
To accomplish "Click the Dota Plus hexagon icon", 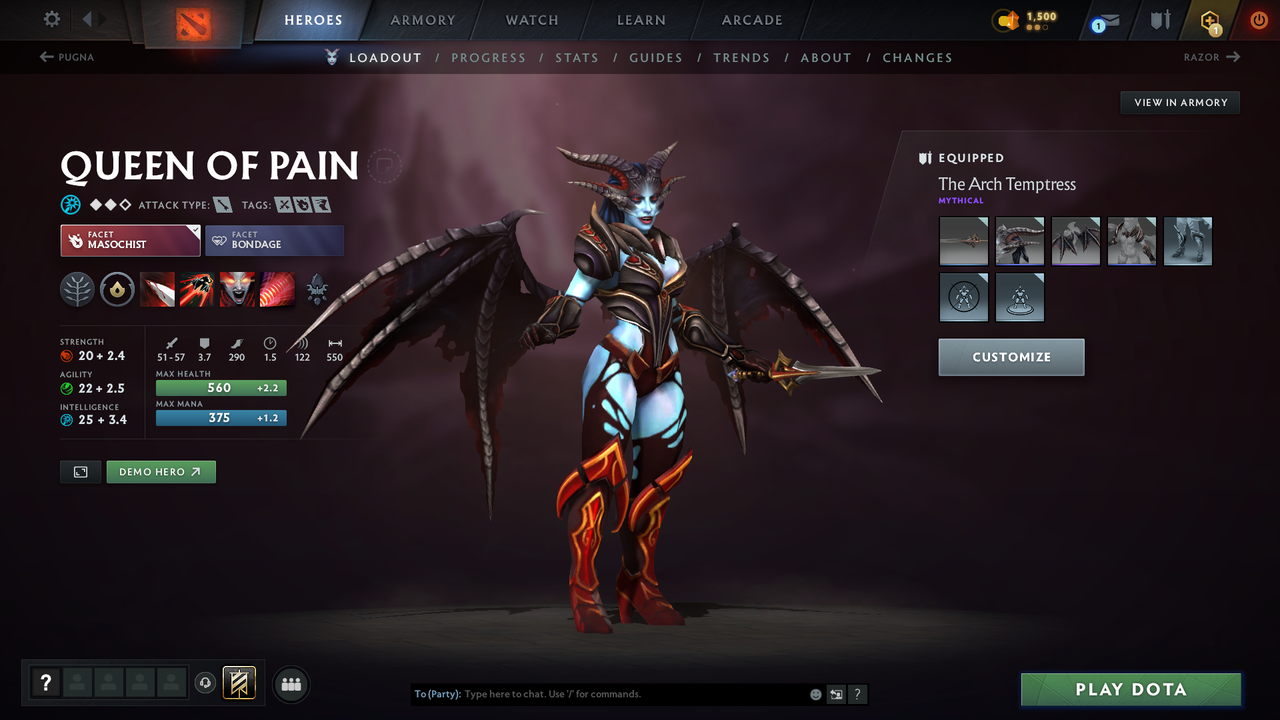I will (x=1210, y=20).
